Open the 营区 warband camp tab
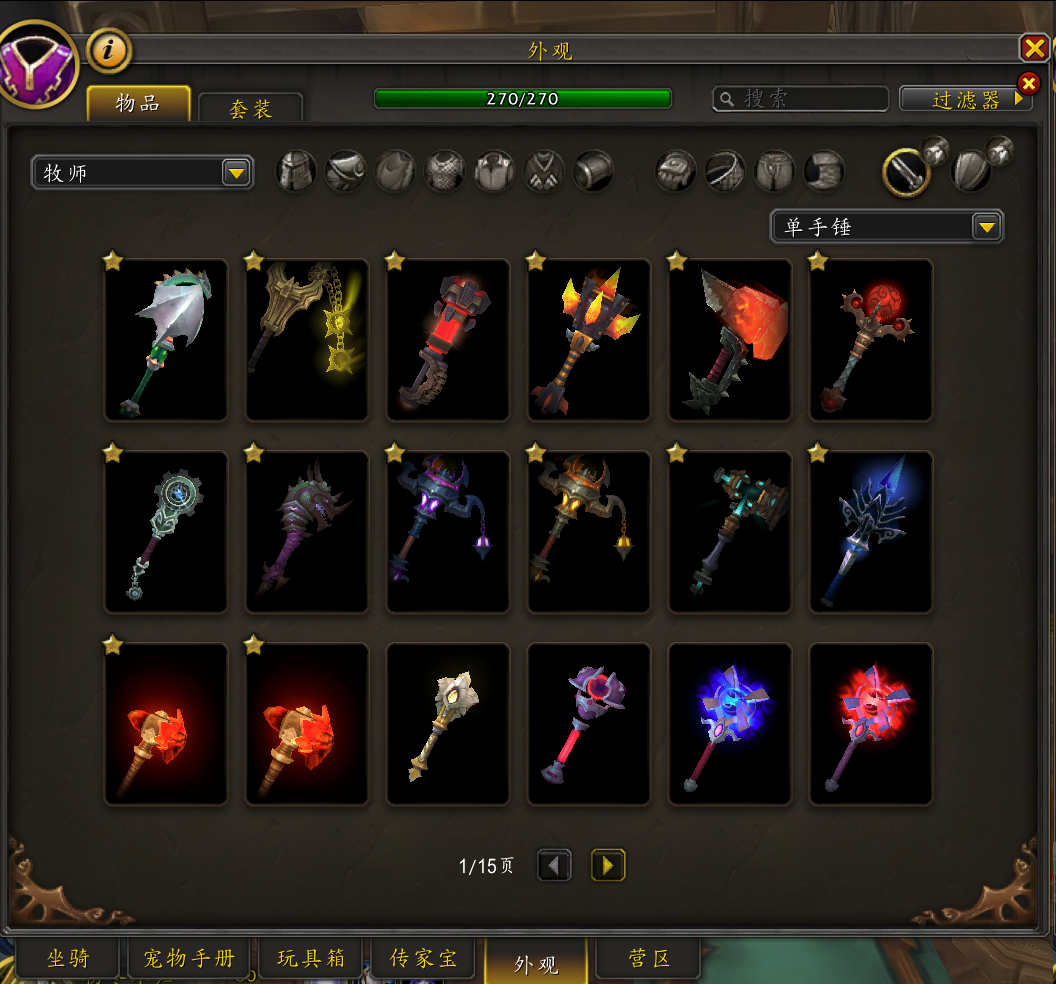 (649, 959)
